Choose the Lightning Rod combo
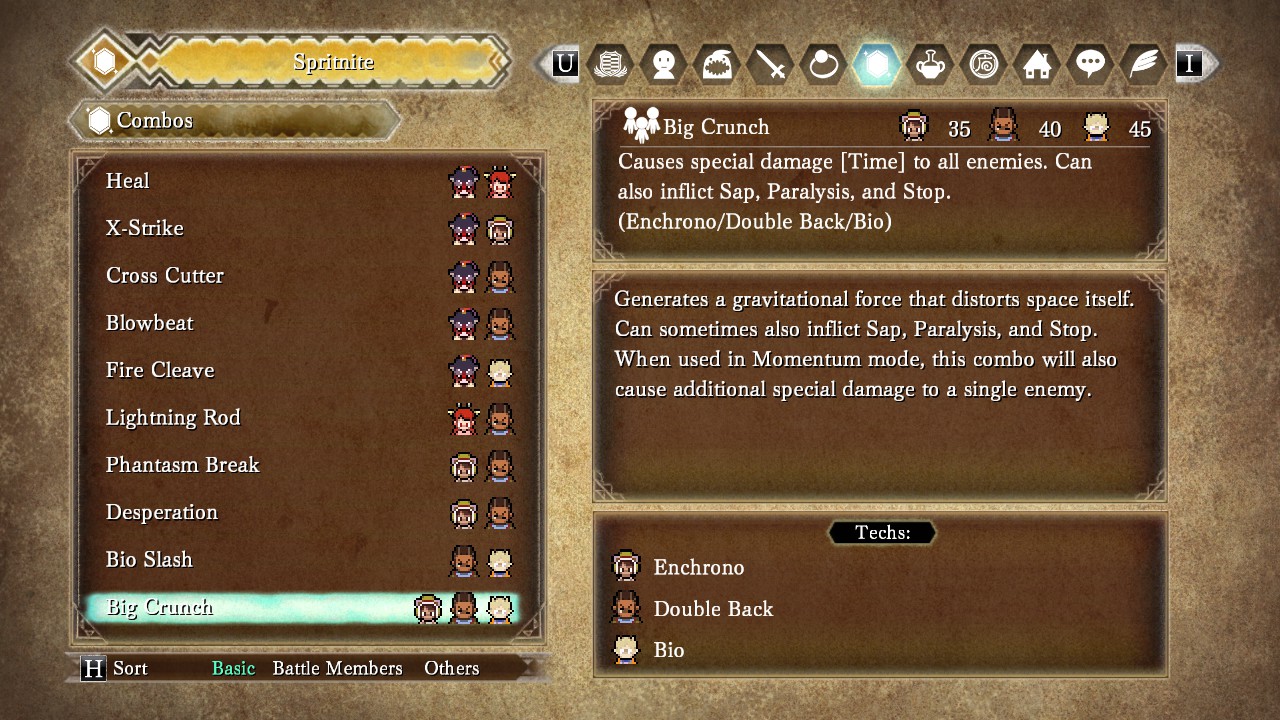Screen dimensions: 1280x720 tap(173, 418)
